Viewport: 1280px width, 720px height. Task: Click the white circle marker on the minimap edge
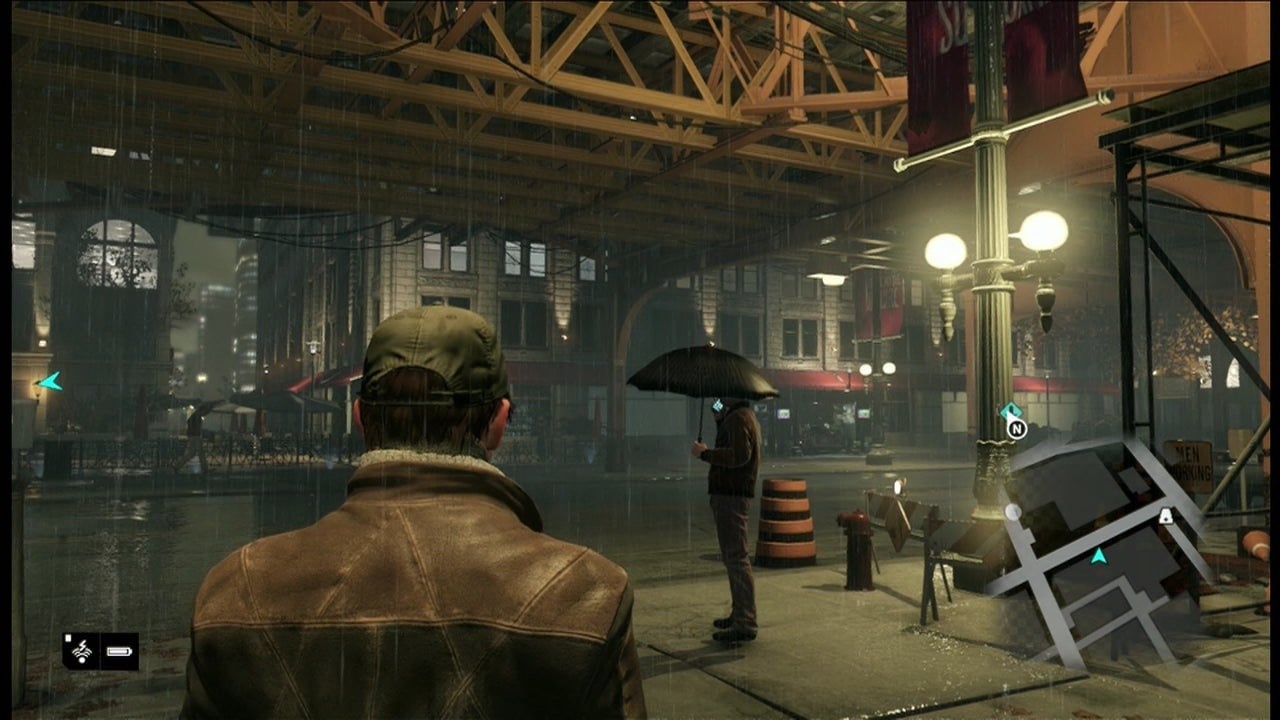[1013, 512]
